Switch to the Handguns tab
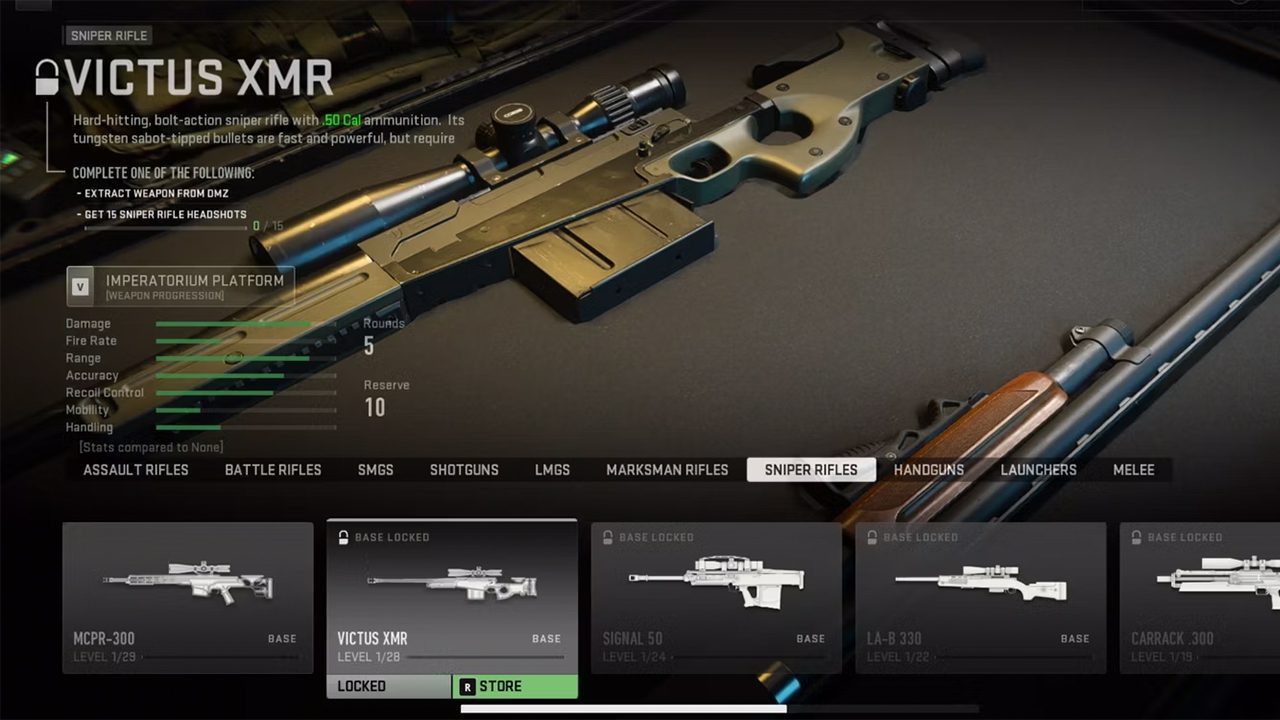The height and width of the screenshot is (720, 1280). 929,470
